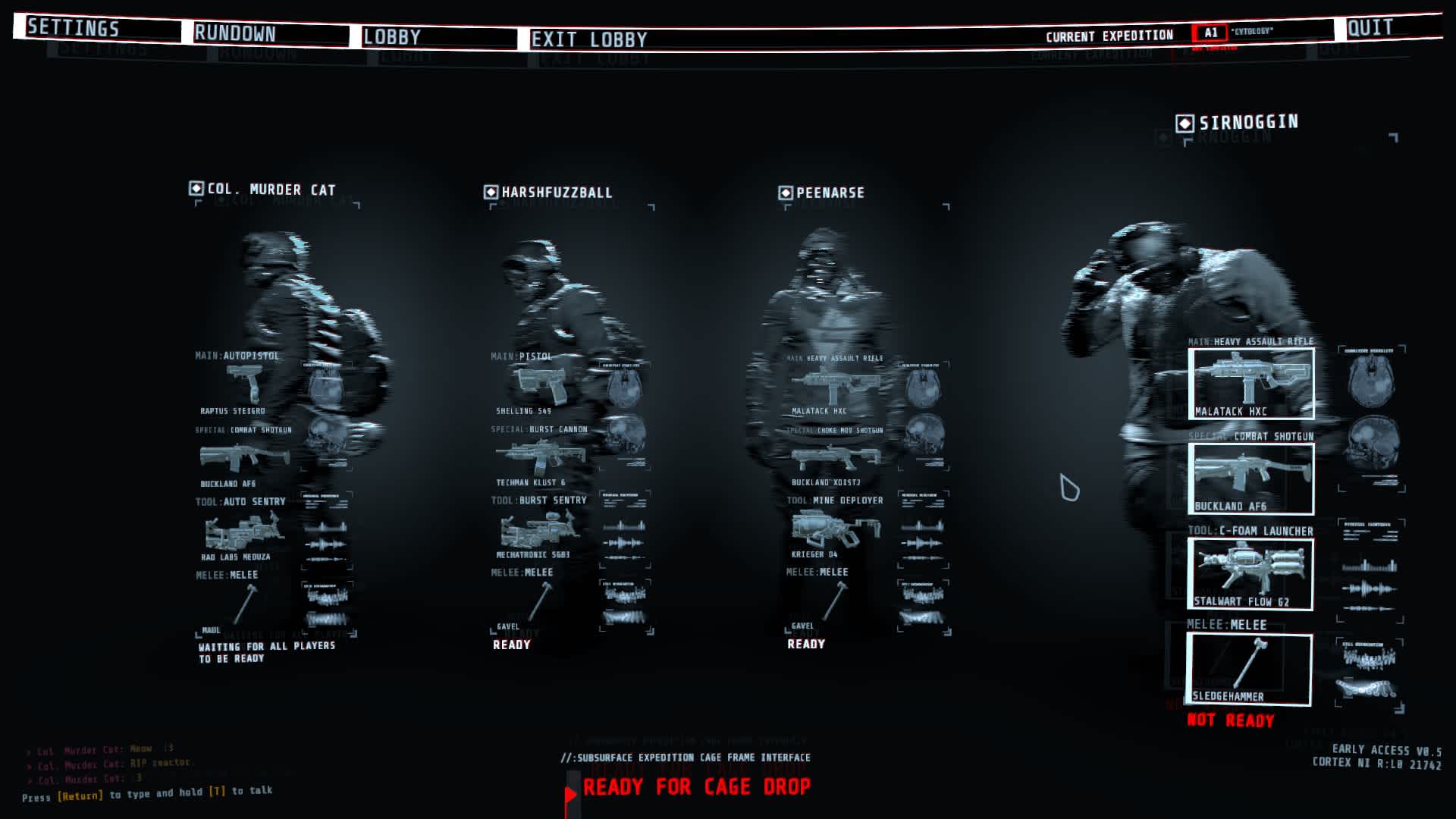The image size is (1456, 819).
Task: Switch to the RUNDOWN screen
Action: click(x=235, y=33)
